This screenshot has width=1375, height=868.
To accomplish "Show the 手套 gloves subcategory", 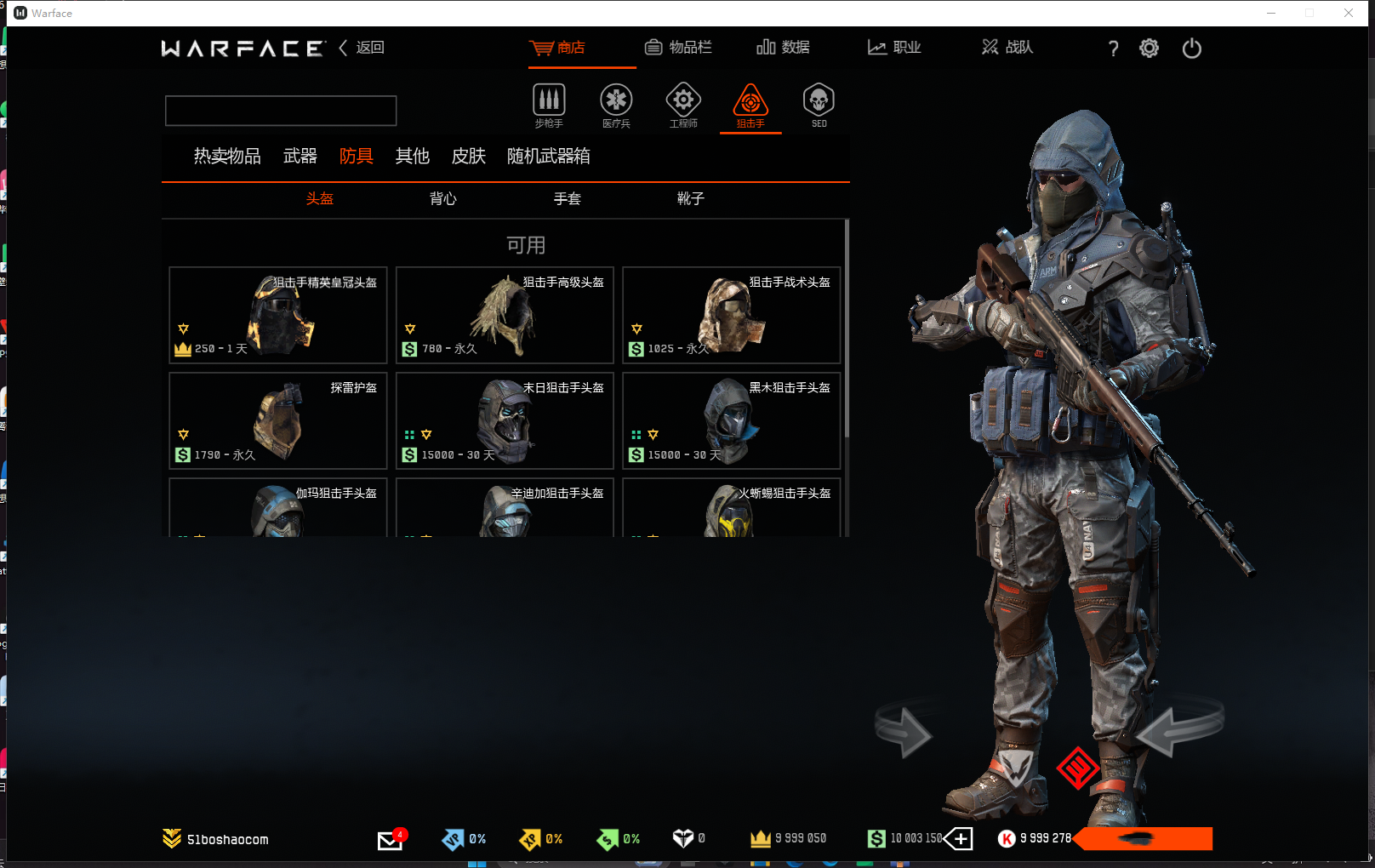I will click(568, 199).
